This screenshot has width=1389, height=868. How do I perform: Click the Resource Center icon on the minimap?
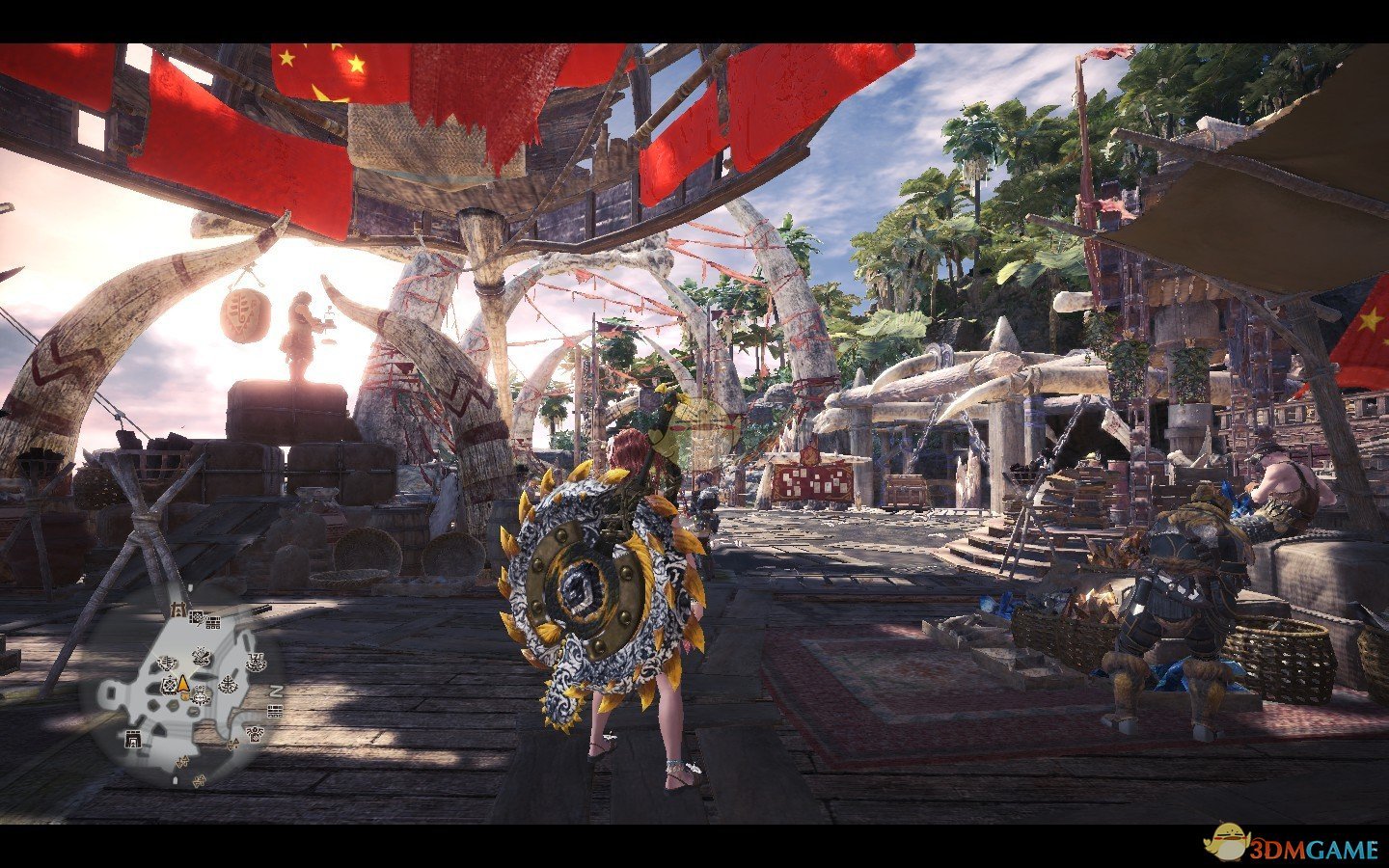point(197,618)
